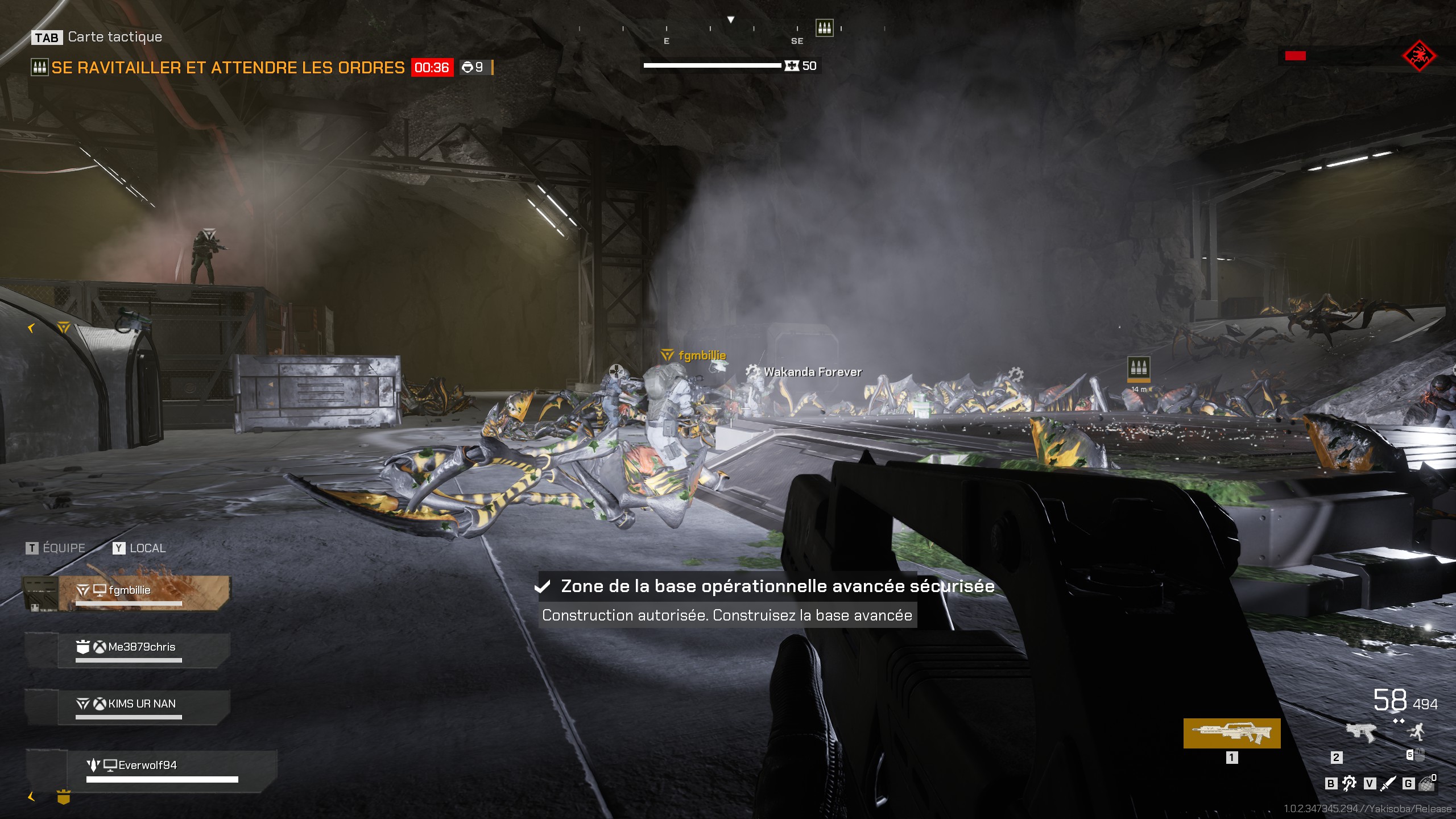This screenshot has width=1456, height=819.
Task: Select fgmbillie in the squad list
Action: pos(144,593)
